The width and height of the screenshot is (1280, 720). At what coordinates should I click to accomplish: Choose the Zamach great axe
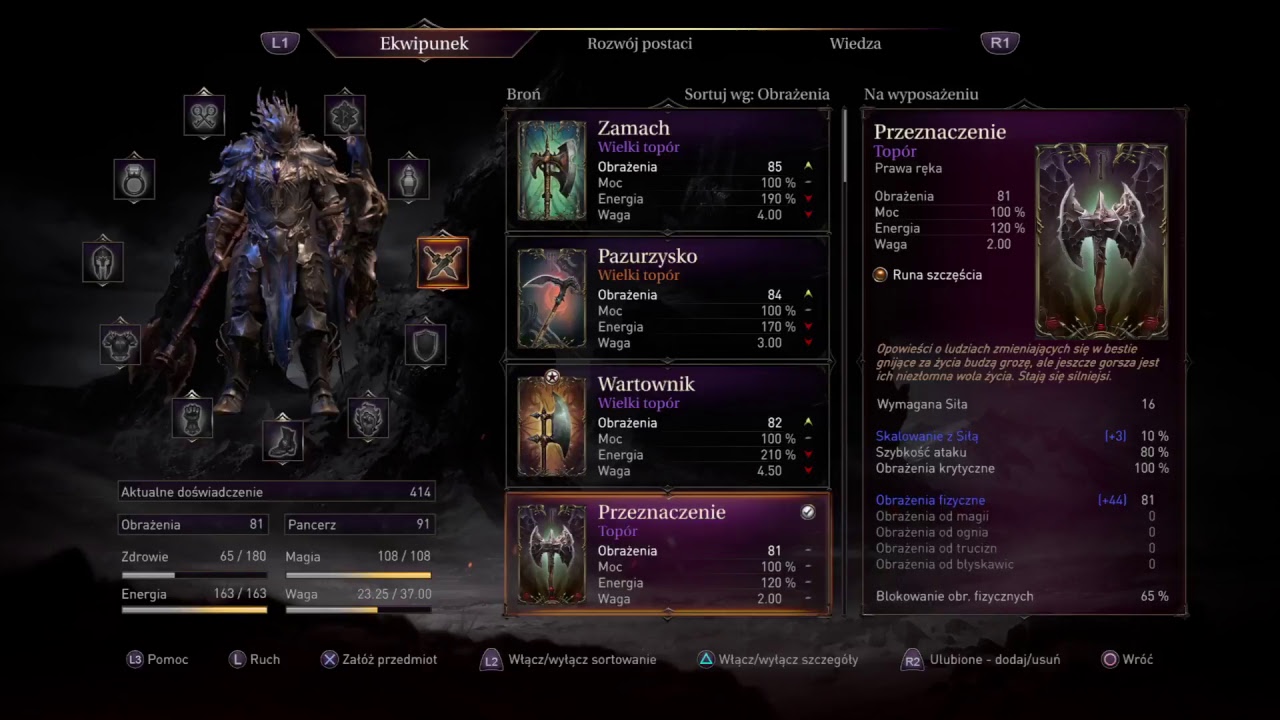(x=668, y=171)
